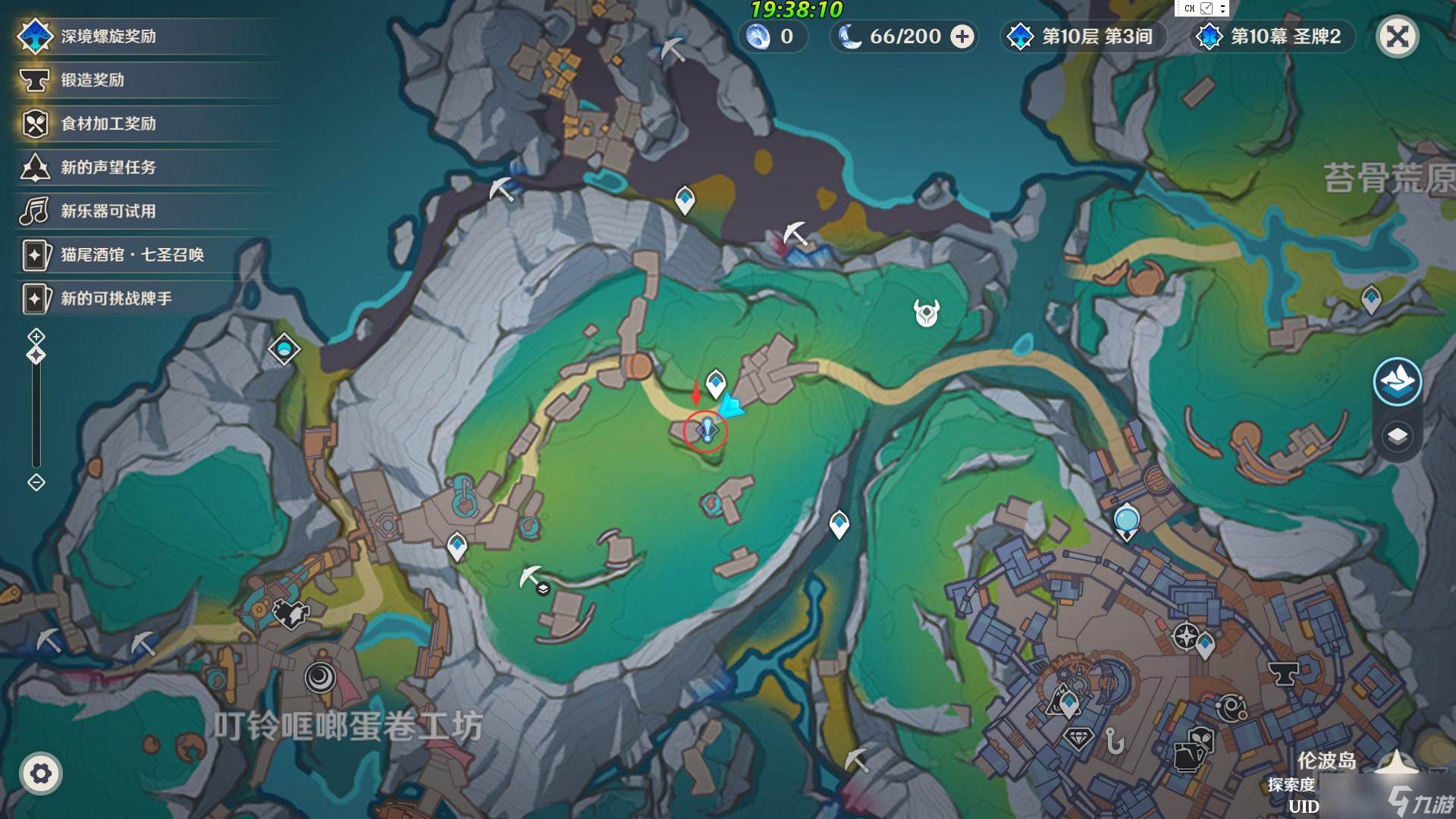The image size is (1456, 819).
Task: Open the region switch island button
Action: pos(1397,380)
